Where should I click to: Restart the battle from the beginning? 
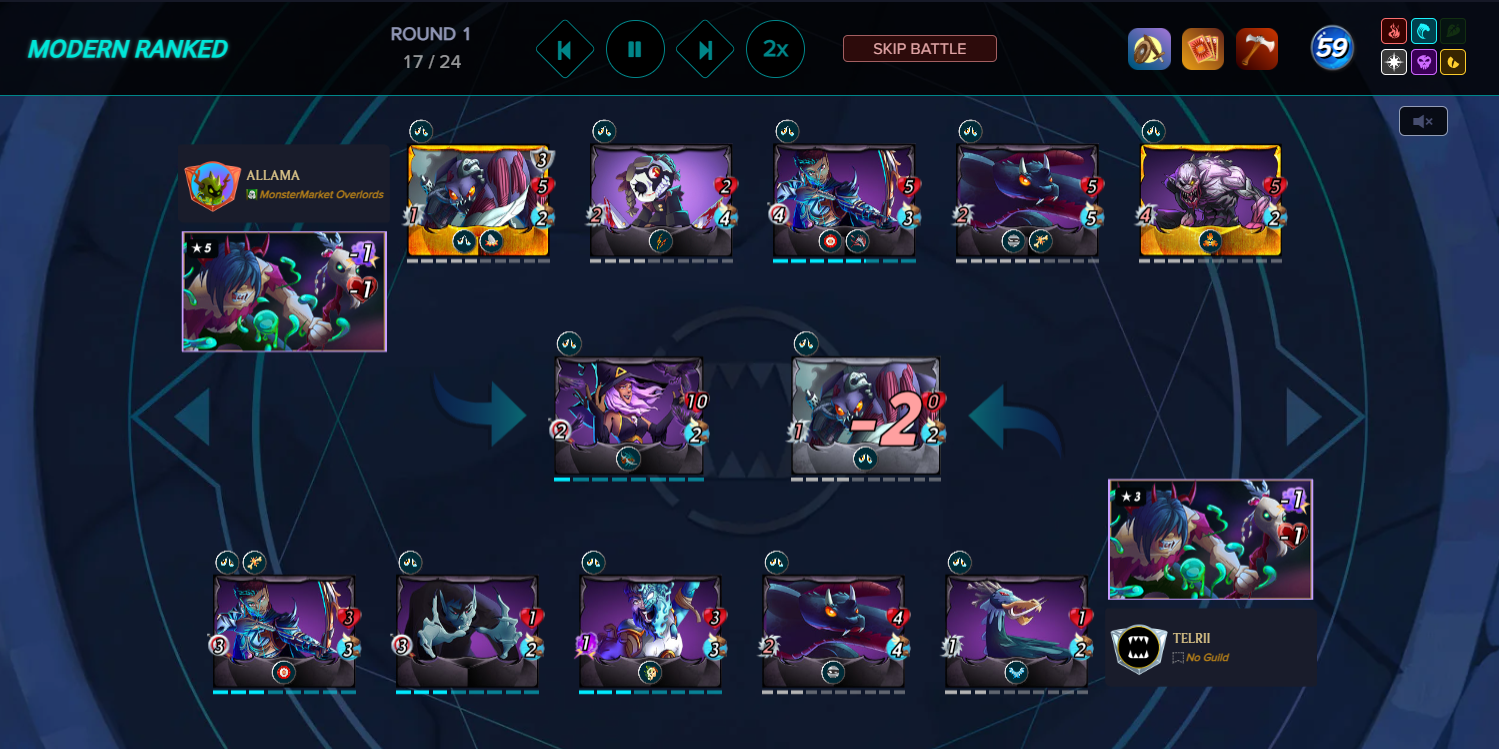(564, 48)
